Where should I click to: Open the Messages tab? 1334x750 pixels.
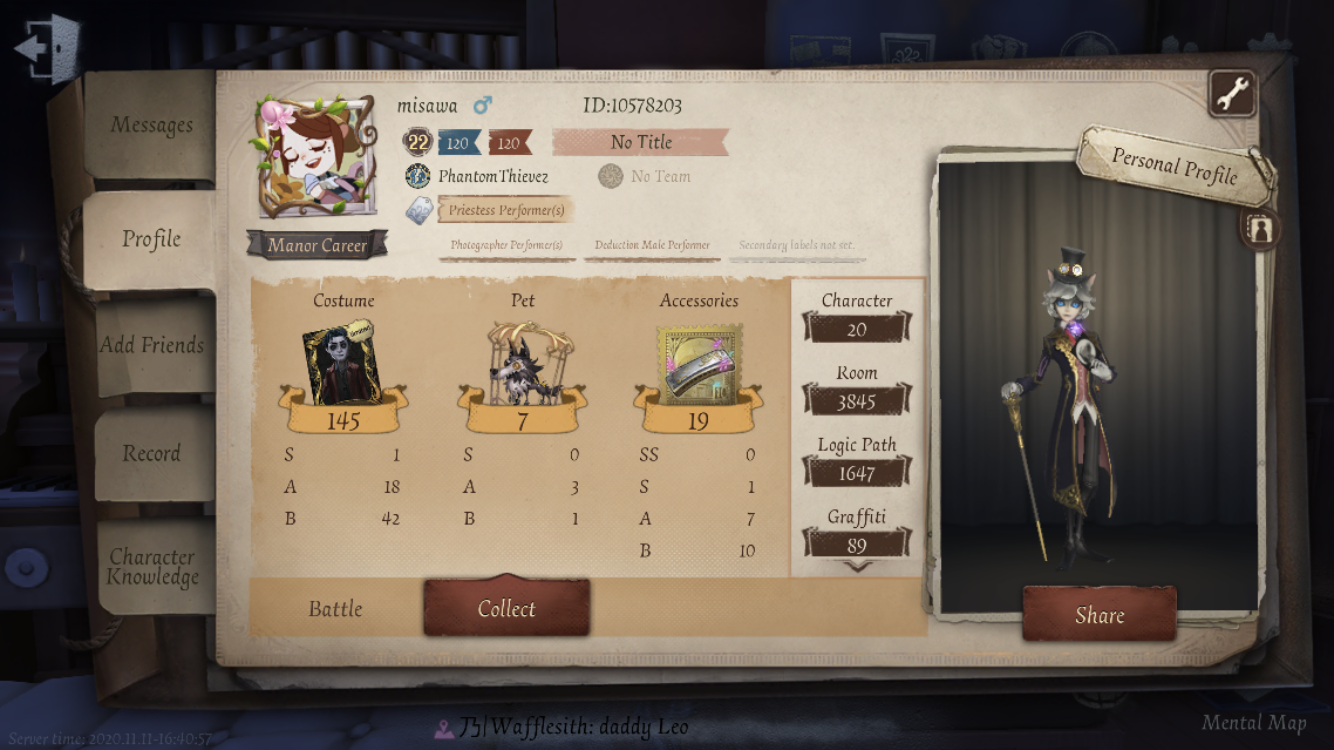coord(151,125)
